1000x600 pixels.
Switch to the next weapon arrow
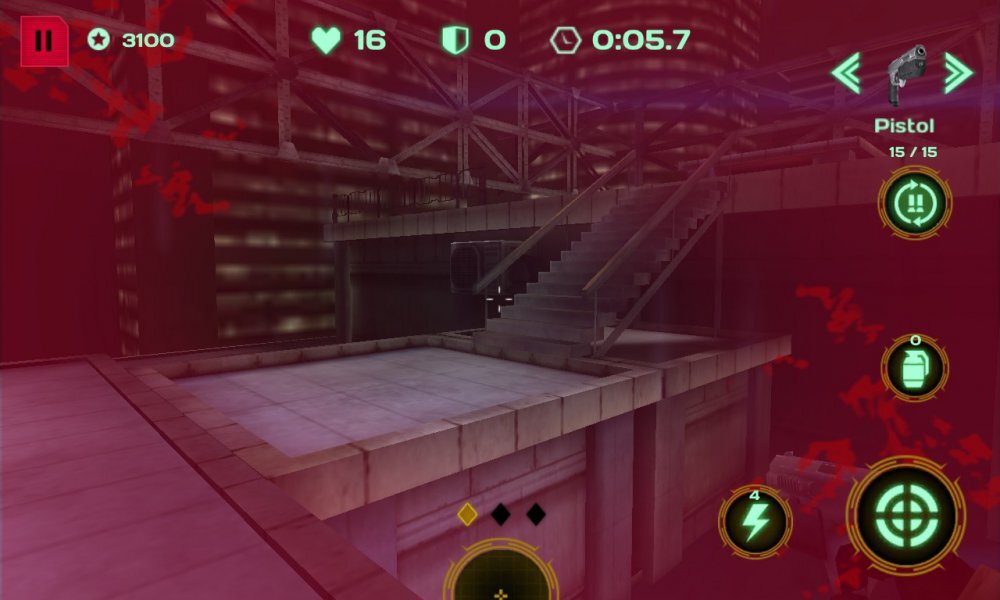coord(958,73)
